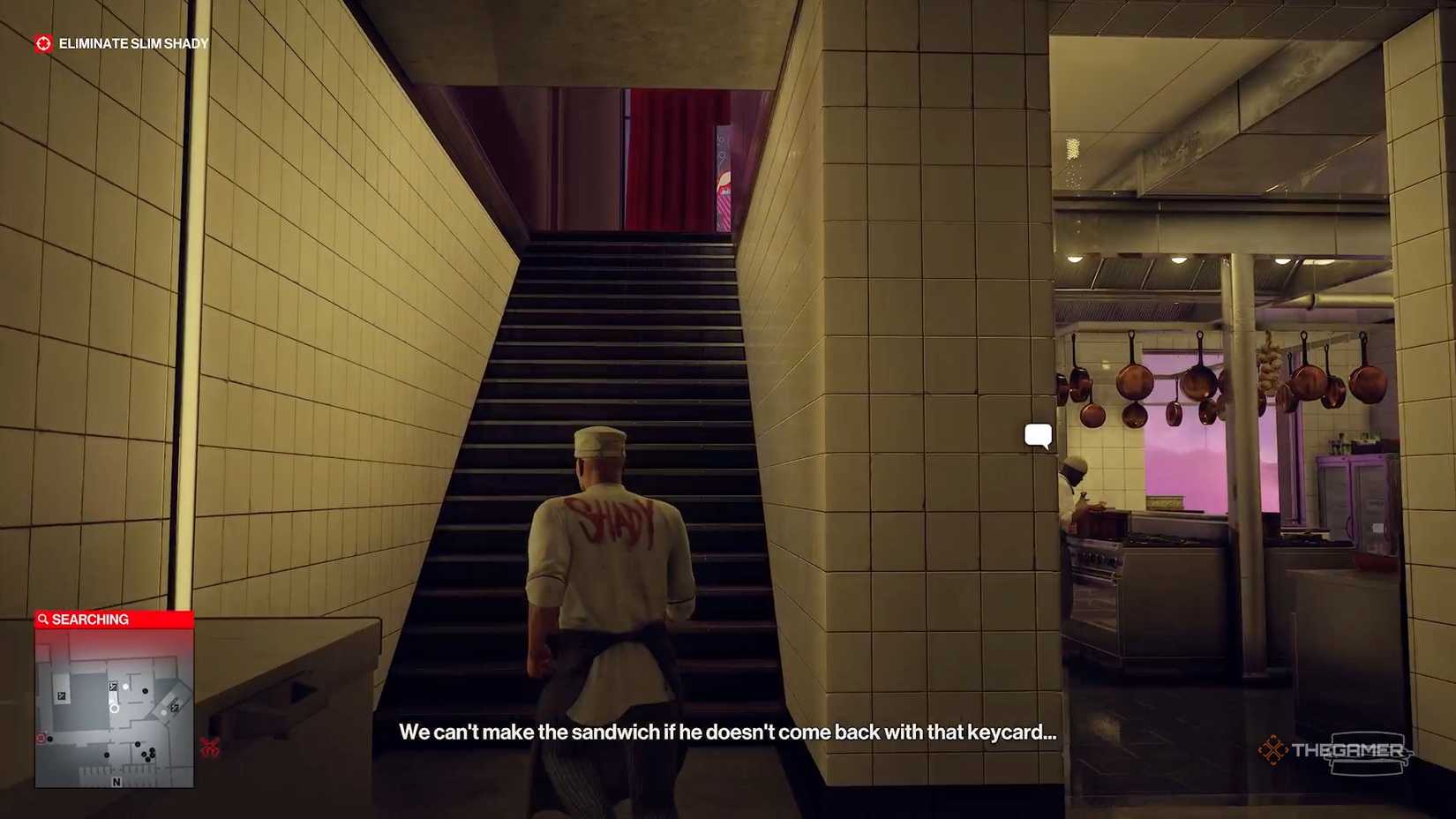Select the small white dot in the angled minimap room
1456x819 pixels.
tap(162, 713)
